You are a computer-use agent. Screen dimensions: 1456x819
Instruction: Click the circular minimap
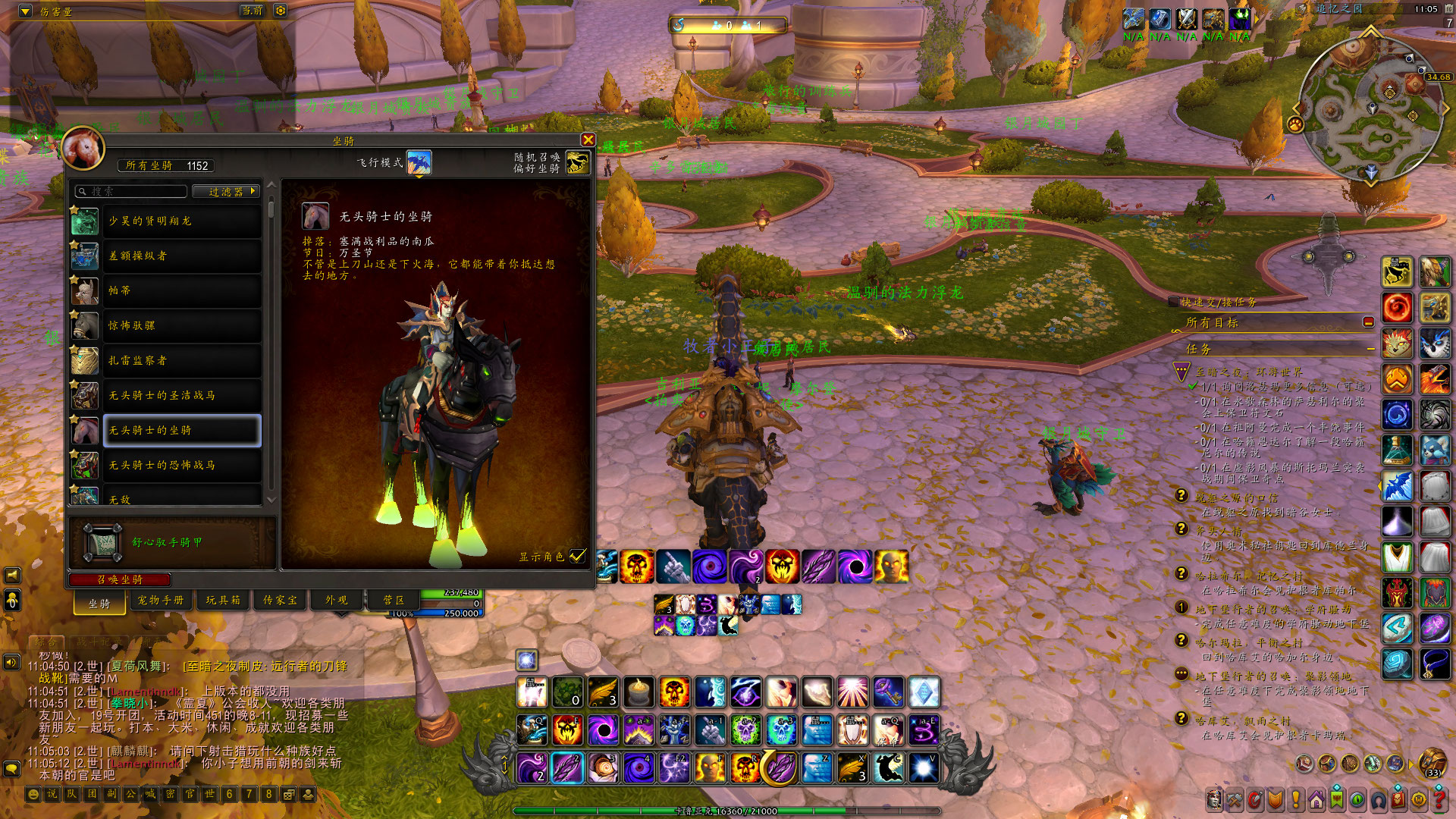[x=1371, y=108]
